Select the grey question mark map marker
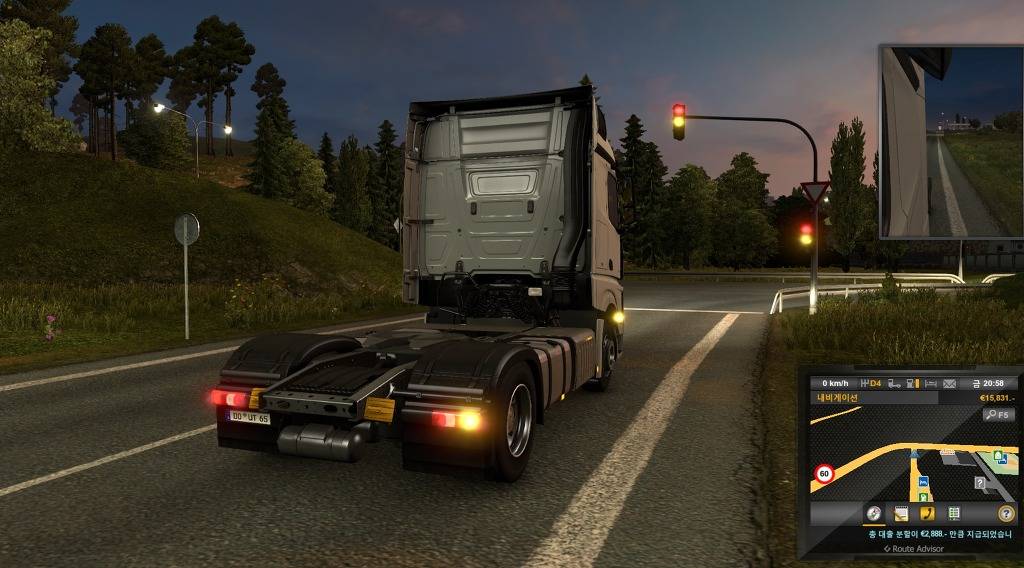The image size is (1024, 568). pyautogui.click(x=981, y=483)
